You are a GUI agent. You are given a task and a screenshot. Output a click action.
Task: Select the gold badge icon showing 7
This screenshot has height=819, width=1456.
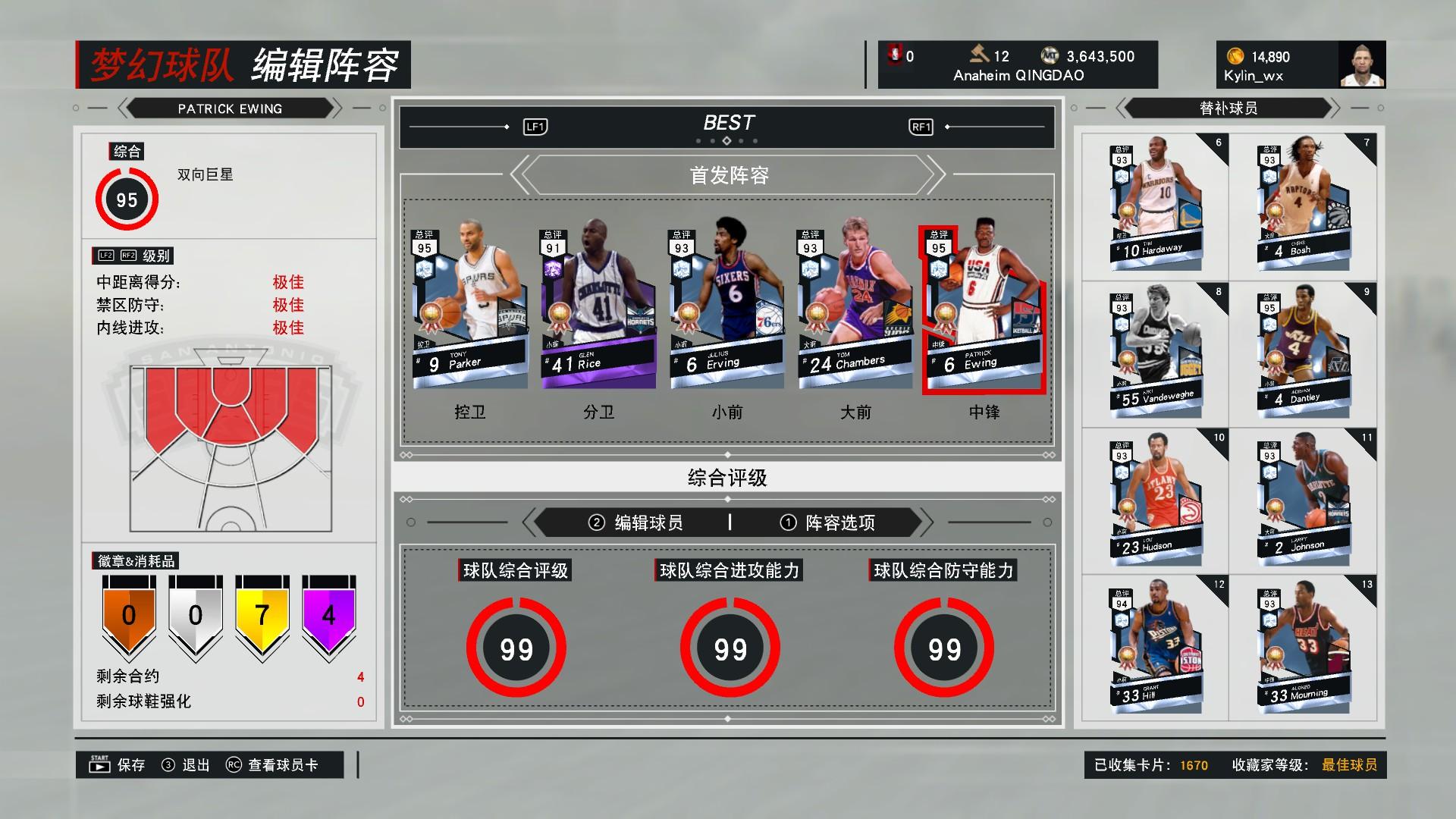point(262,616)
